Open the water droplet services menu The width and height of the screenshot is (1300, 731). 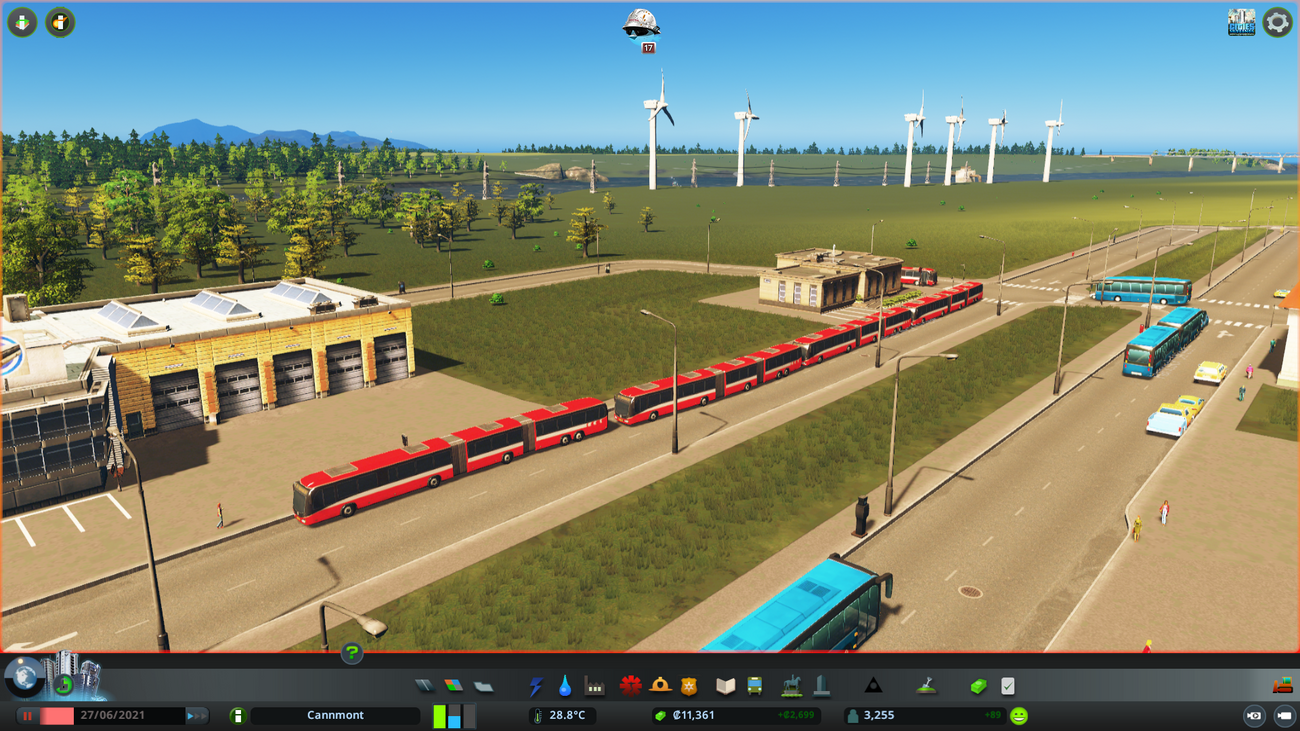(x=565, y=686)
